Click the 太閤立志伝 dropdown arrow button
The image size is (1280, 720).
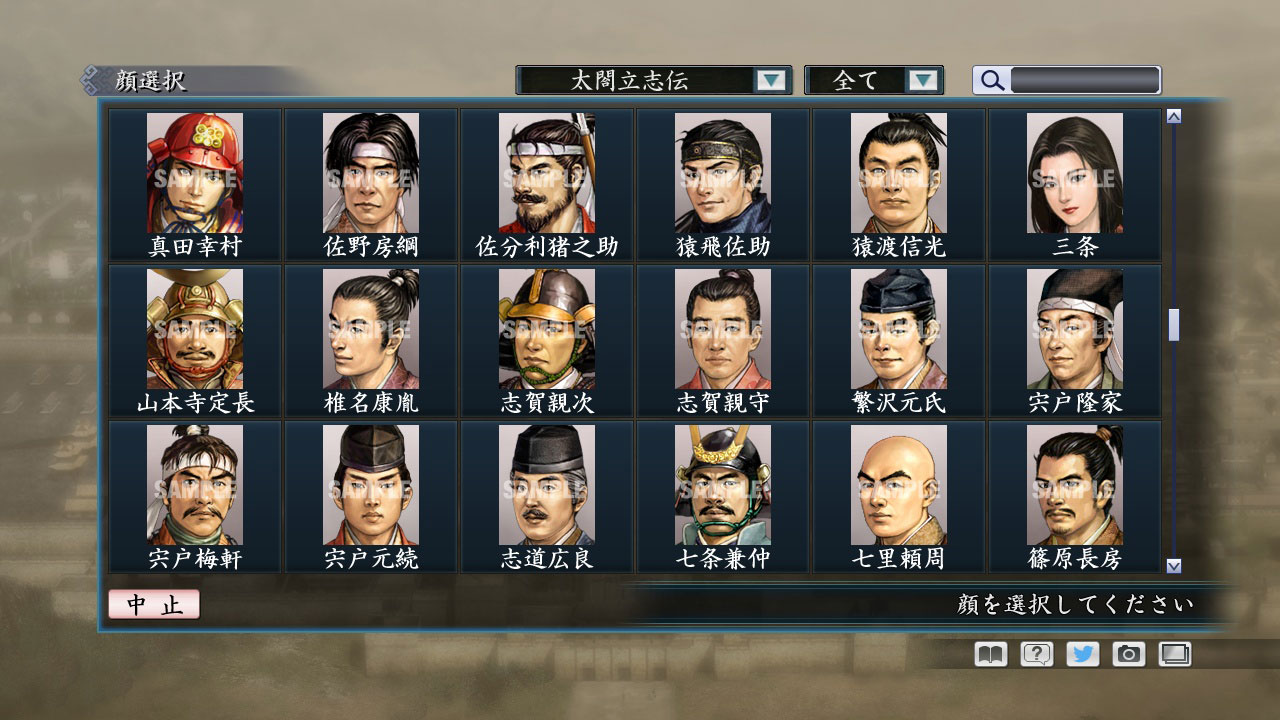(769, 80)
